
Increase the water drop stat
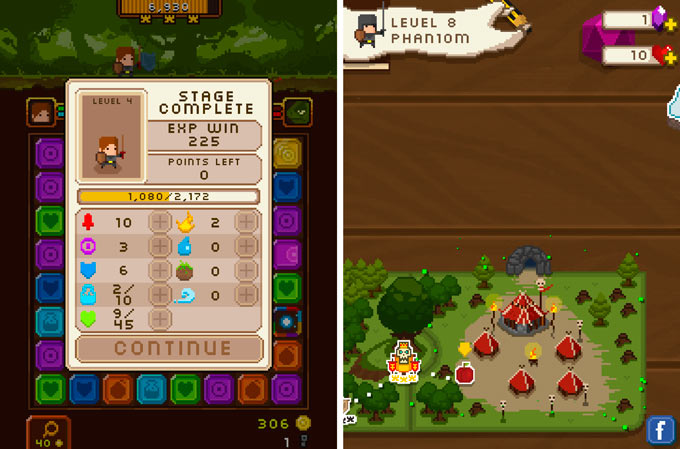point(246,247)
